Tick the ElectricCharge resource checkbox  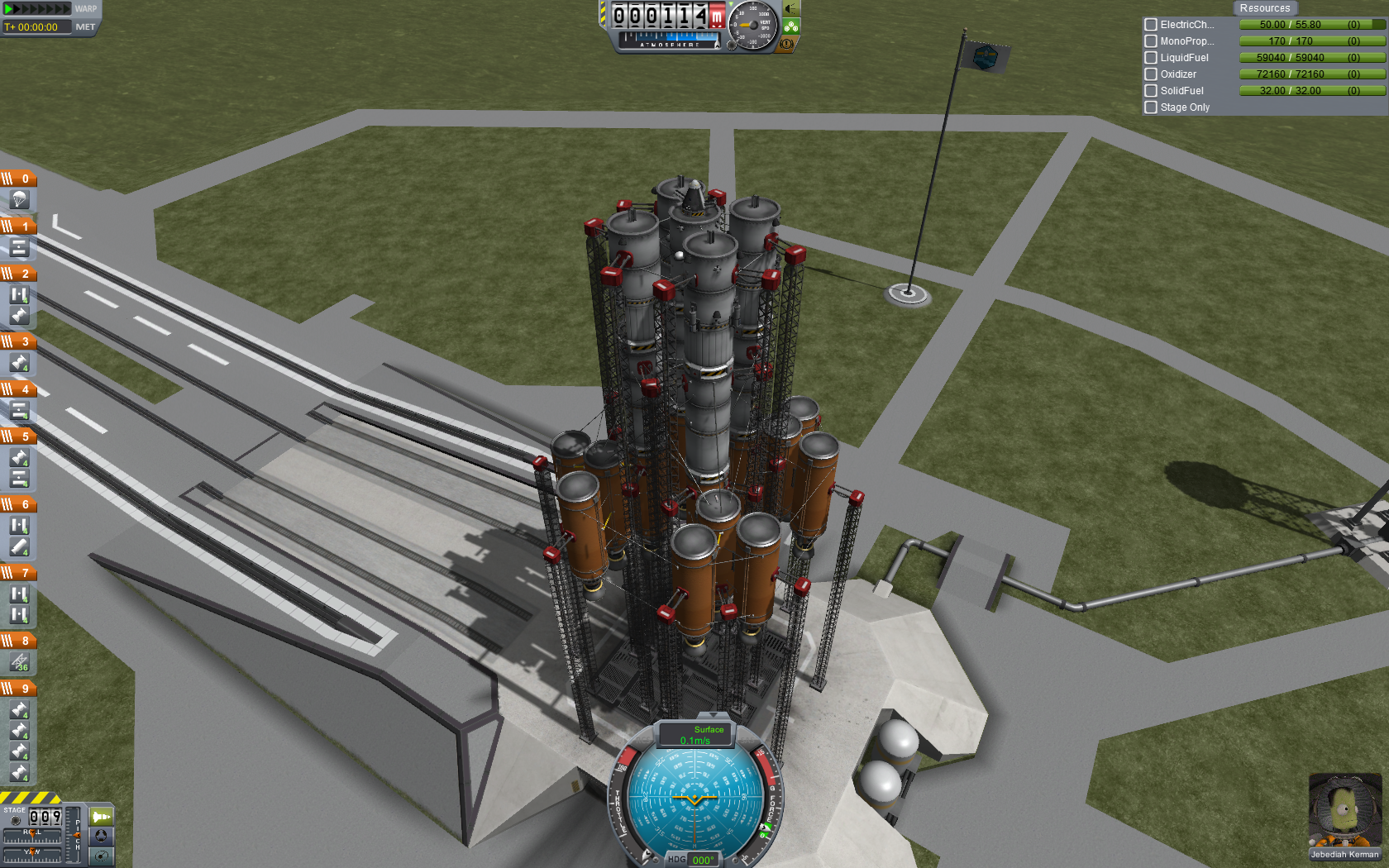[1150, 25]
